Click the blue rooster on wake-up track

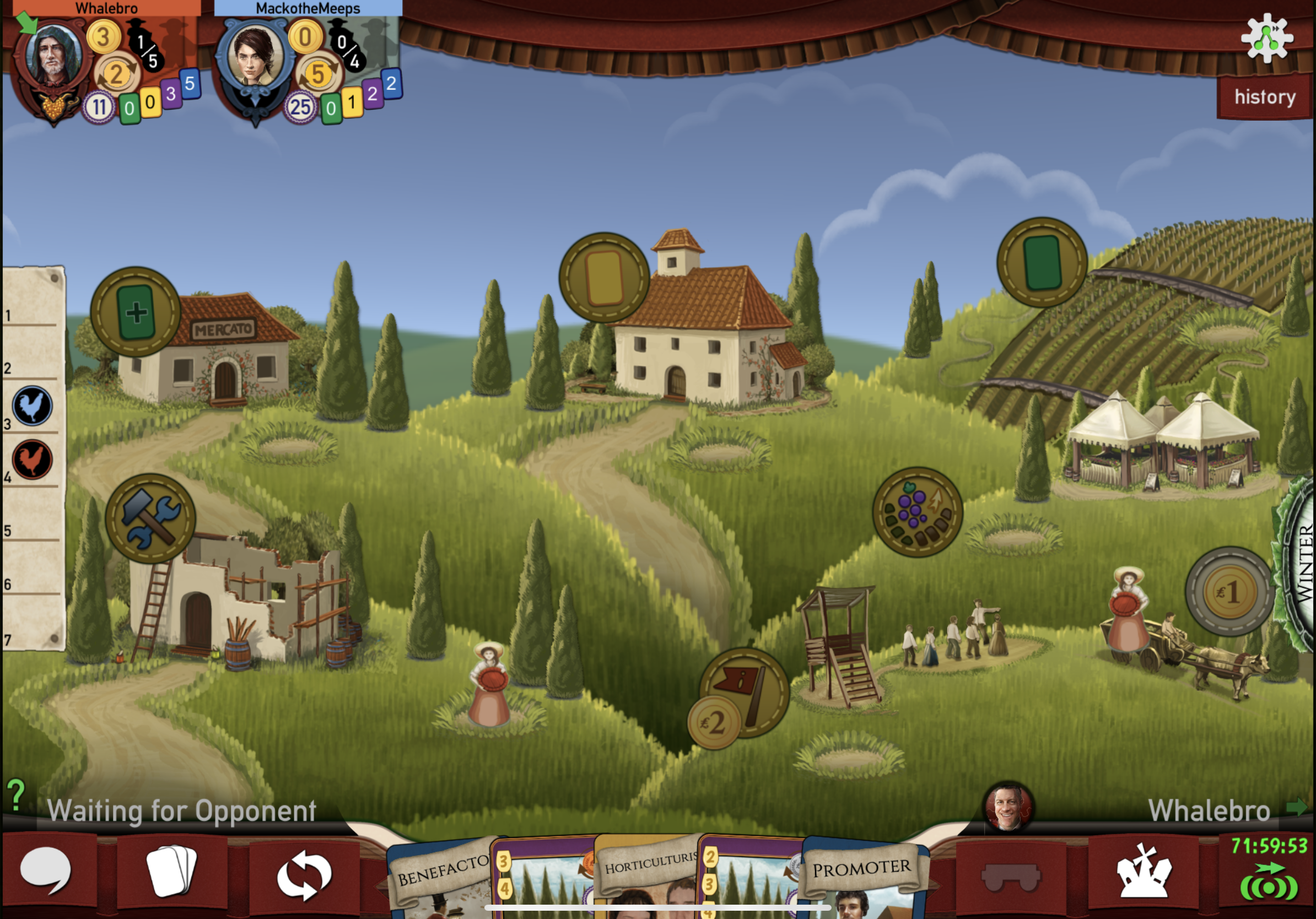click(32, 406)
